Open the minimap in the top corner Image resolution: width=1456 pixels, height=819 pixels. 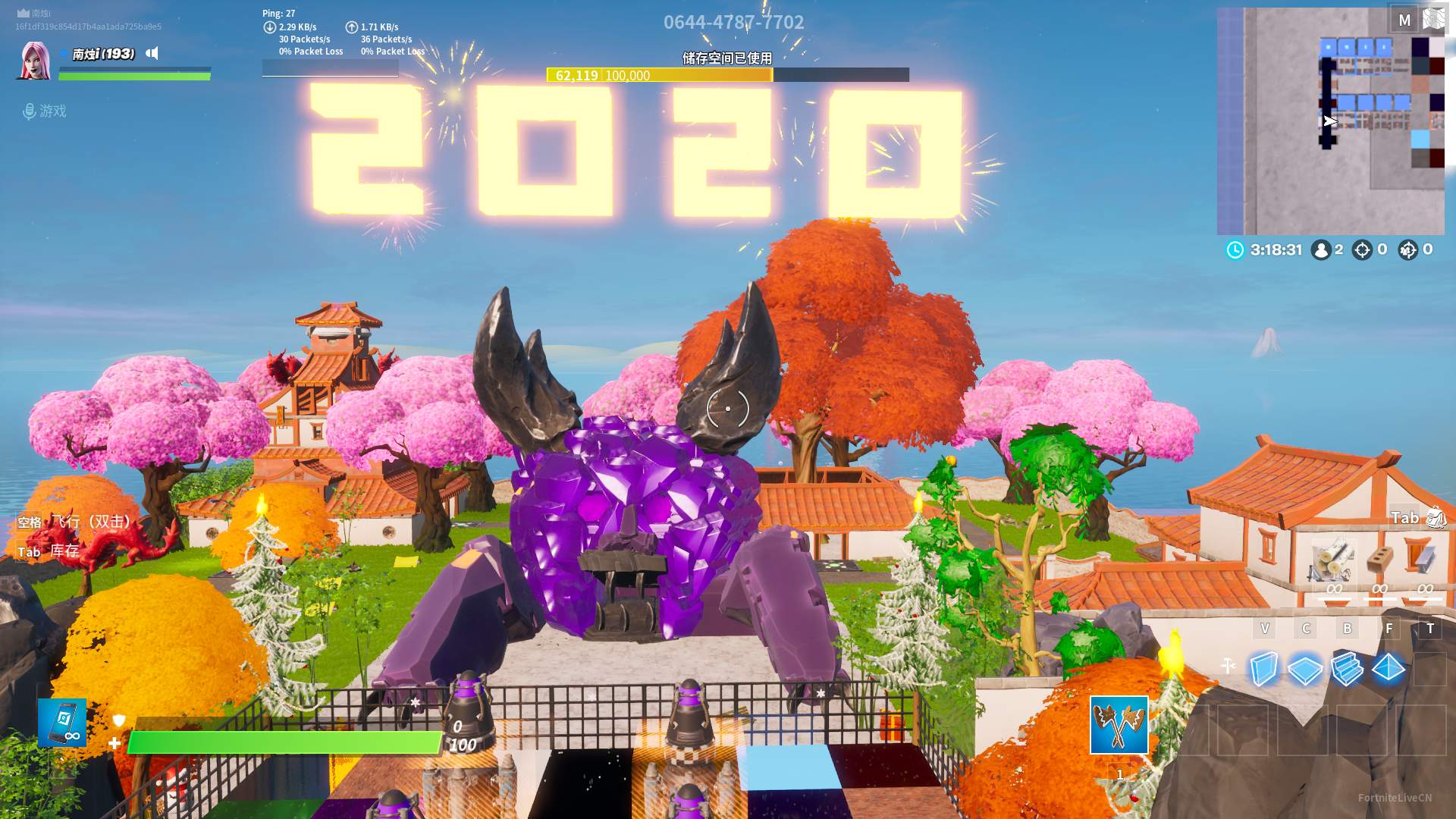[x=1331, y=121]
